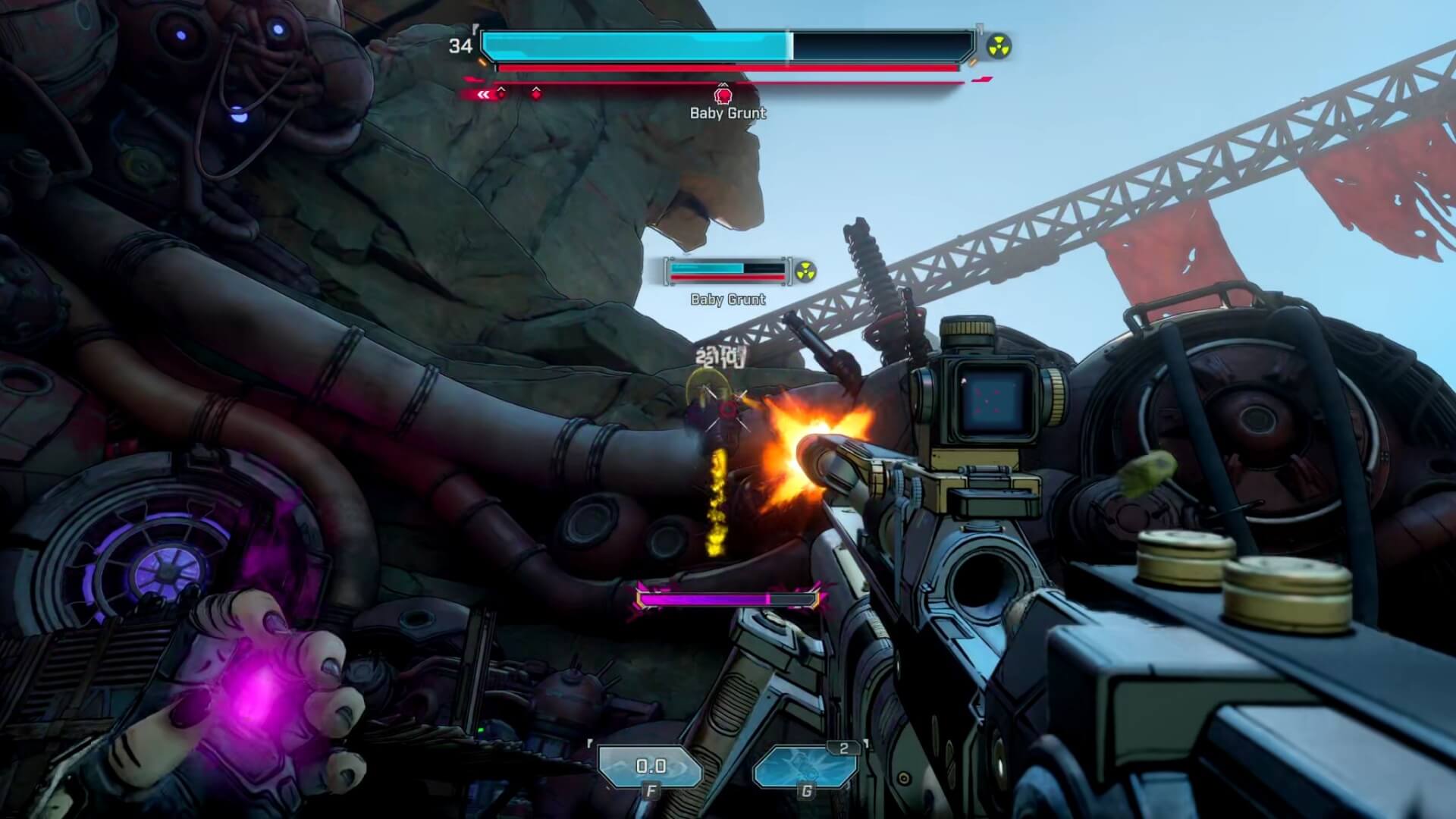Click the radiation icon on lower Baby Grunt bar
1456x819 pixels.
click(807, 271)
